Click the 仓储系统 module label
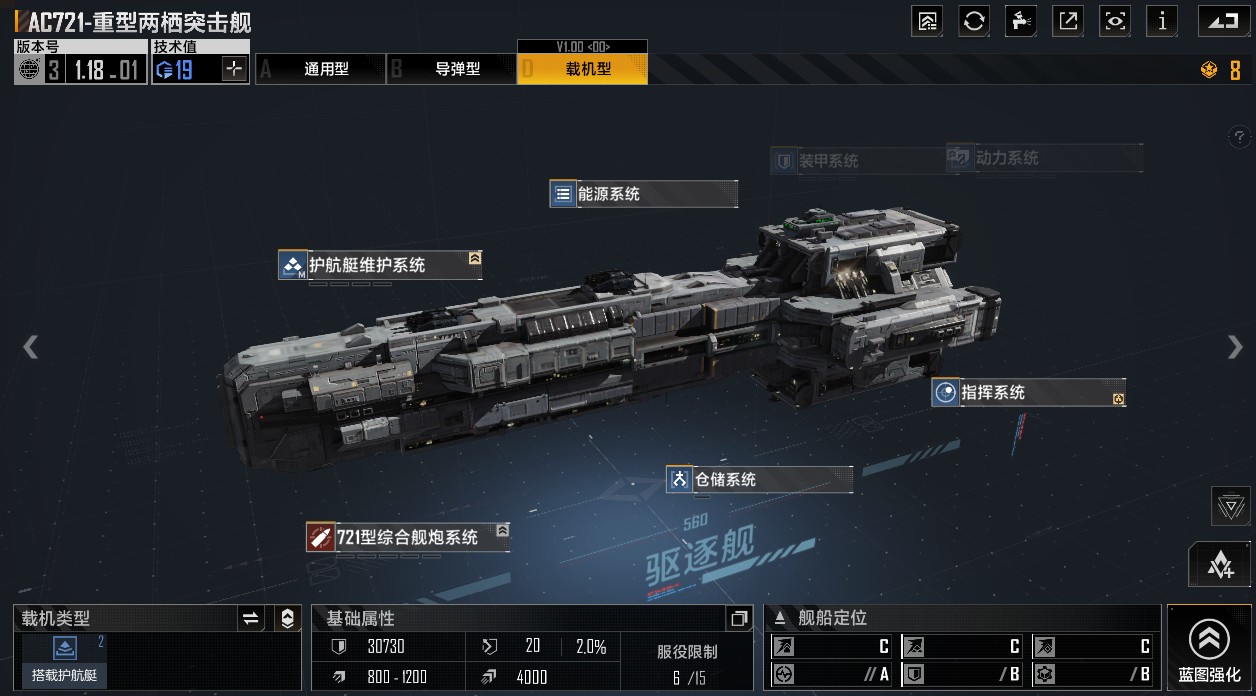The height and width of the screenshot is (696, 1256). pos(759,480)
